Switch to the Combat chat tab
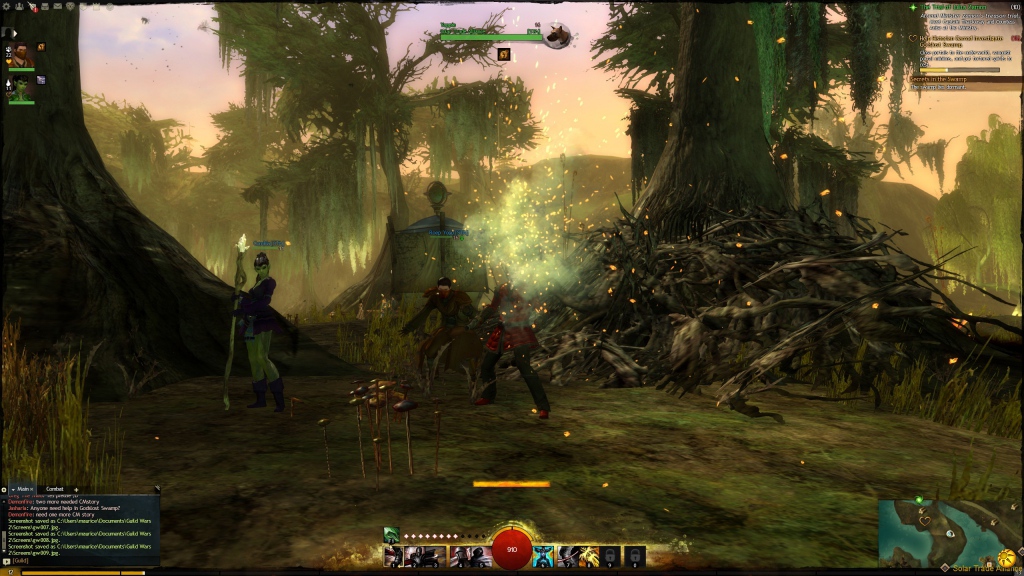This screenshot has width=1024, height=576. tap(54, 489)
